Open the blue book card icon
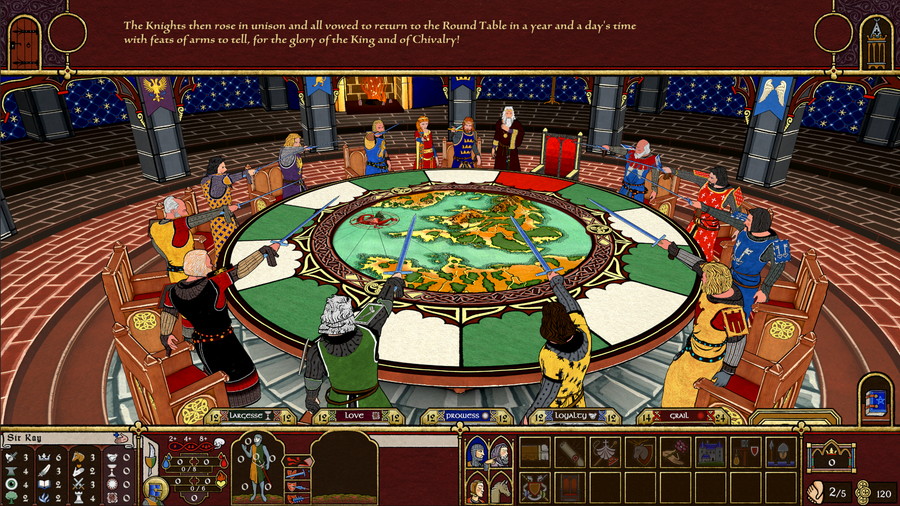This screenshot has height=506, width=900. [x=874, y=396]
